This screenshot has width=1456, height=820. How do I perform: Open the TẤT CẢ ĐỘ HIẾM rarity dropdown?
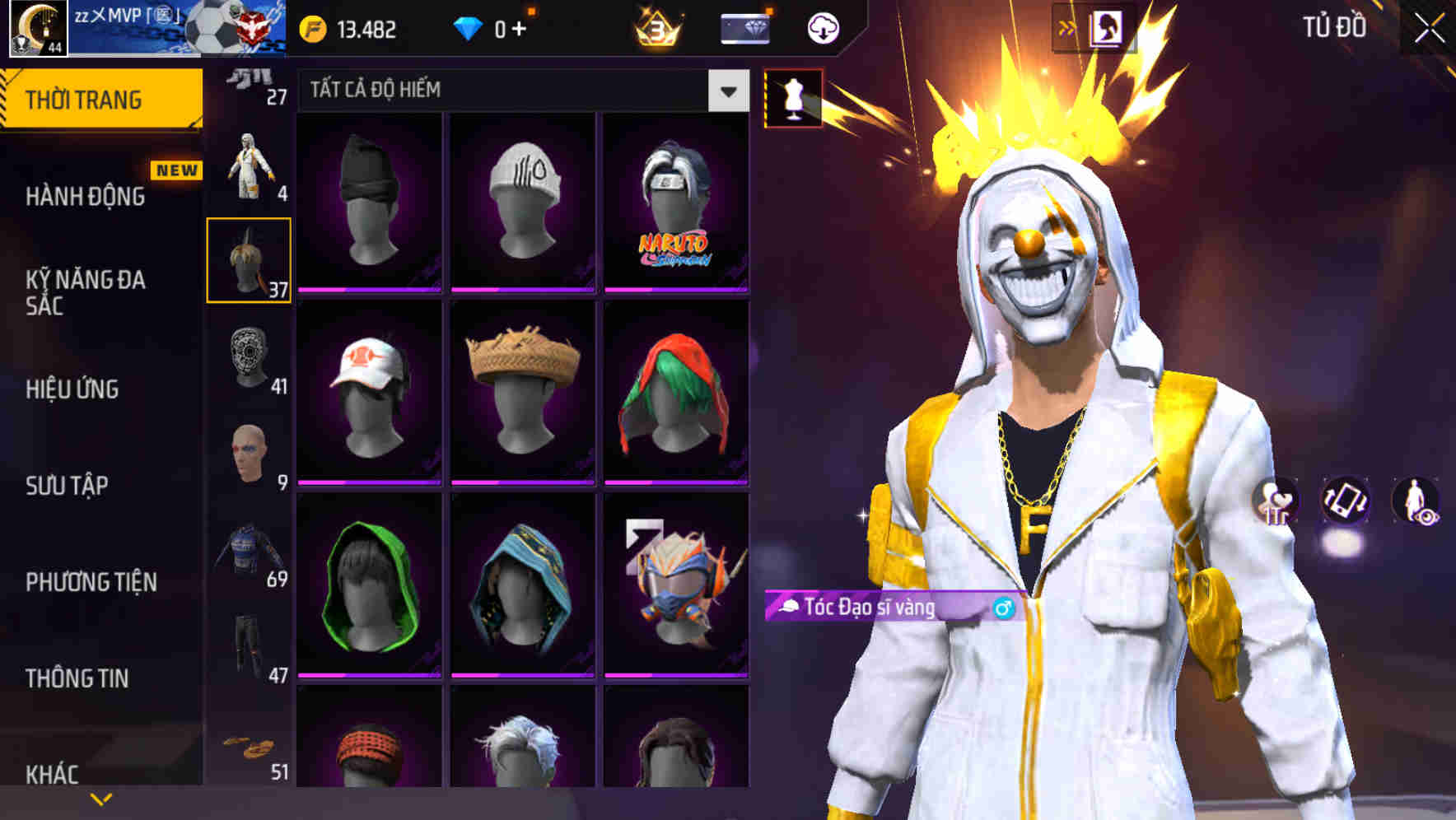click(x=520, y=91)
